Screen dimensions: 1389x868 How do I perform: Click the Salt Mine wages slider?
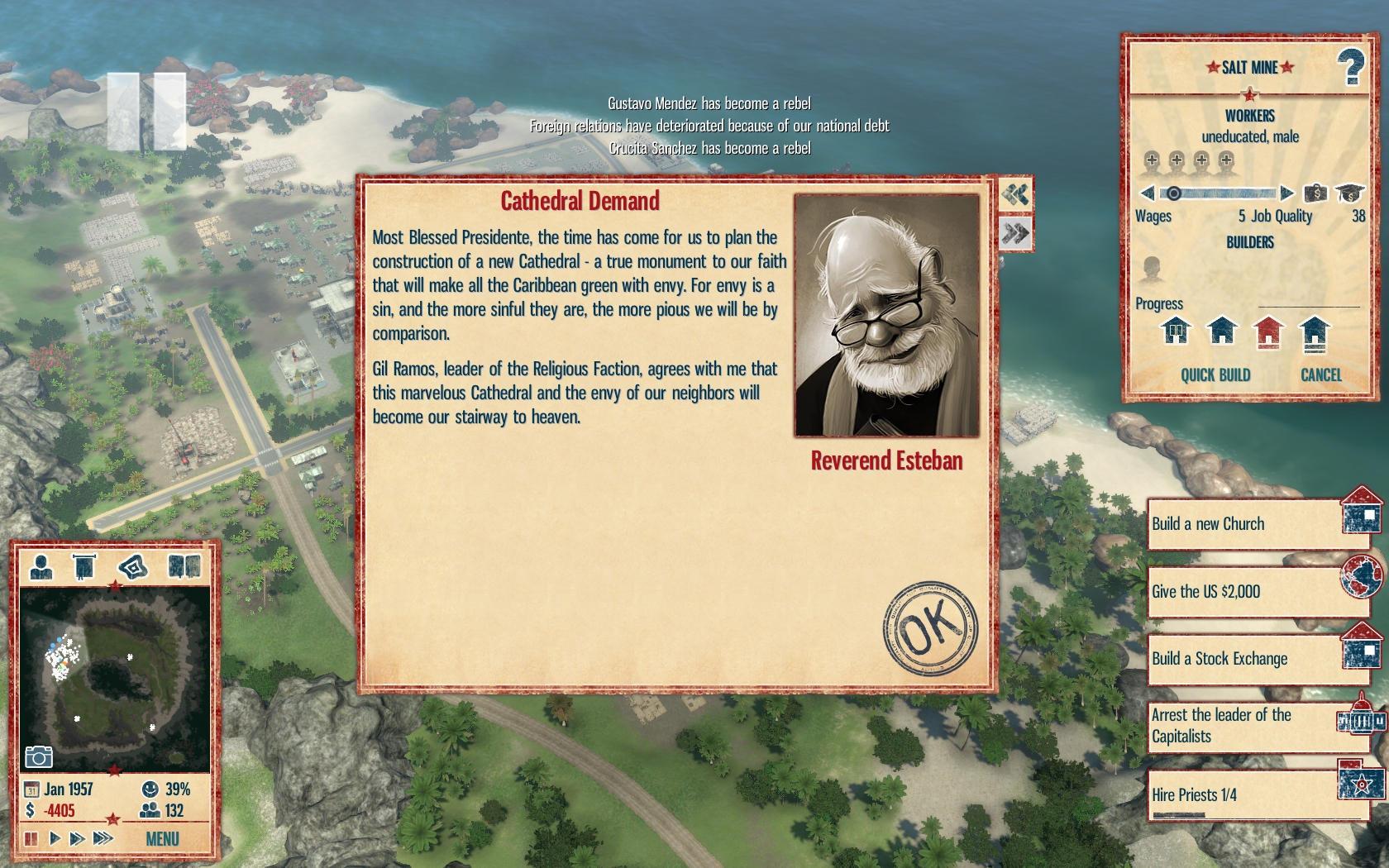point(1217,193)
